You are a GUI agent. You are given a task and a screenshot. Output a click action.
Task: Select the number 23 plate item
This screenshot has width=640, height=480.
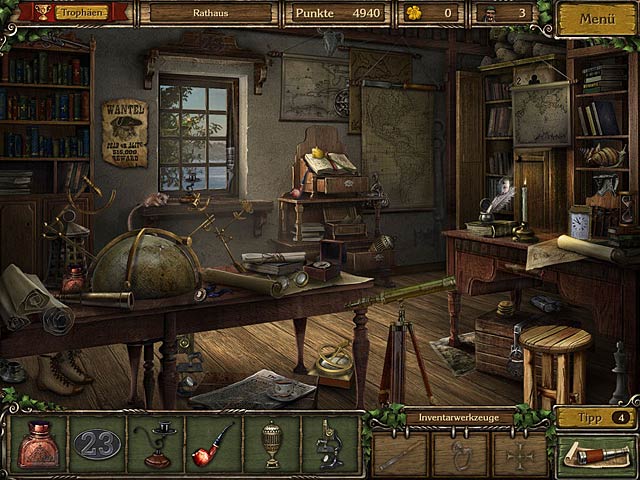tap(97, 443)
